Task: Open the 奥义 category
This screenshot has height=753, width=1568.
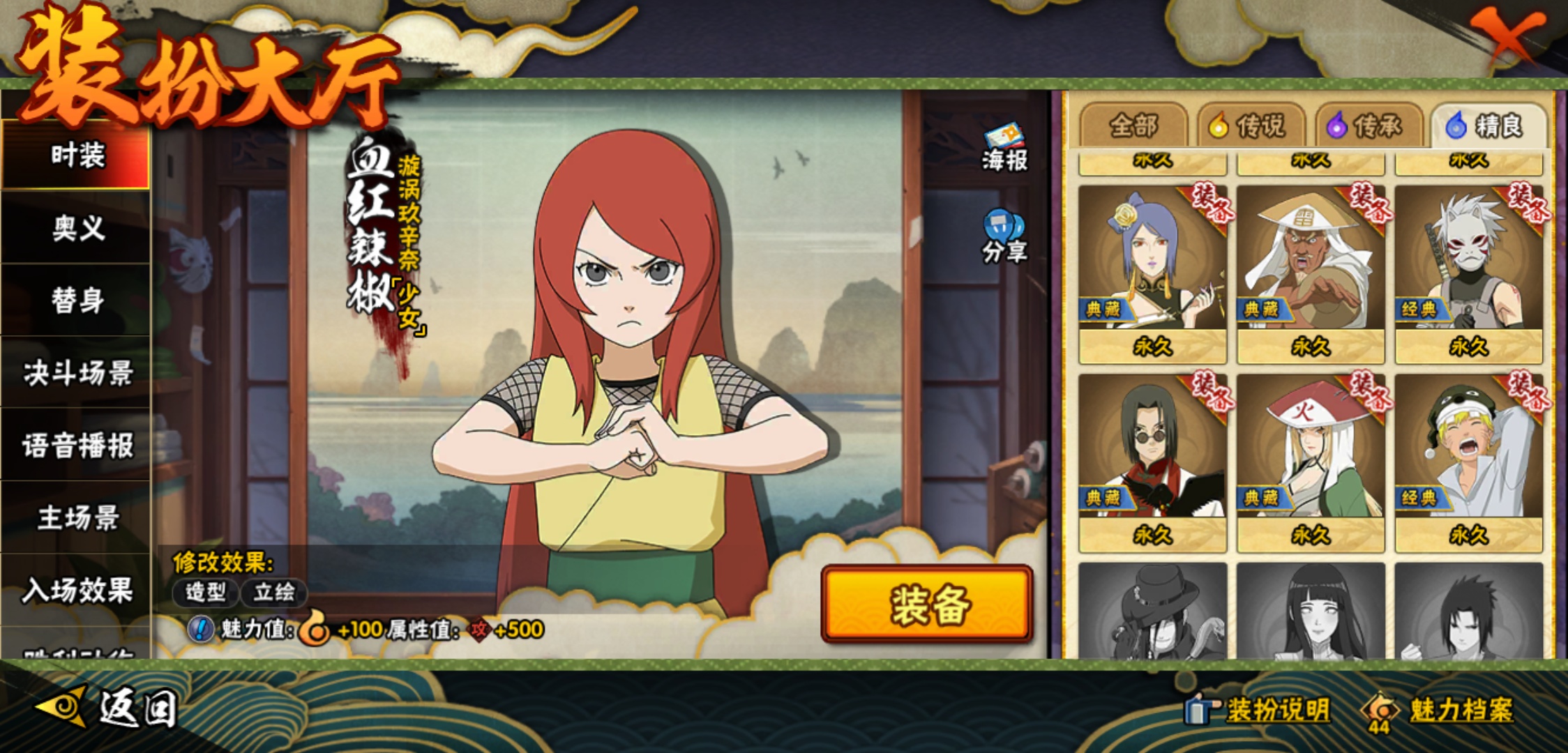Action: coord(77,228)
